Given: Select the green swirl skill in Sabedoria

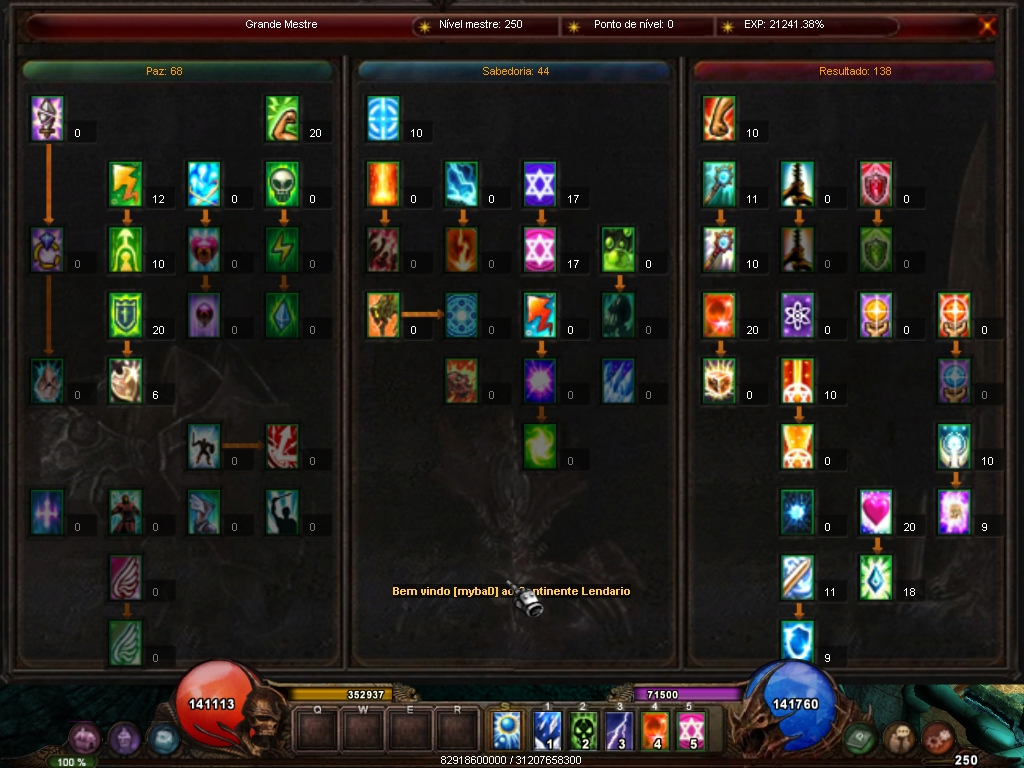Looking at the screenshot, I should click(x=540, y=446).
